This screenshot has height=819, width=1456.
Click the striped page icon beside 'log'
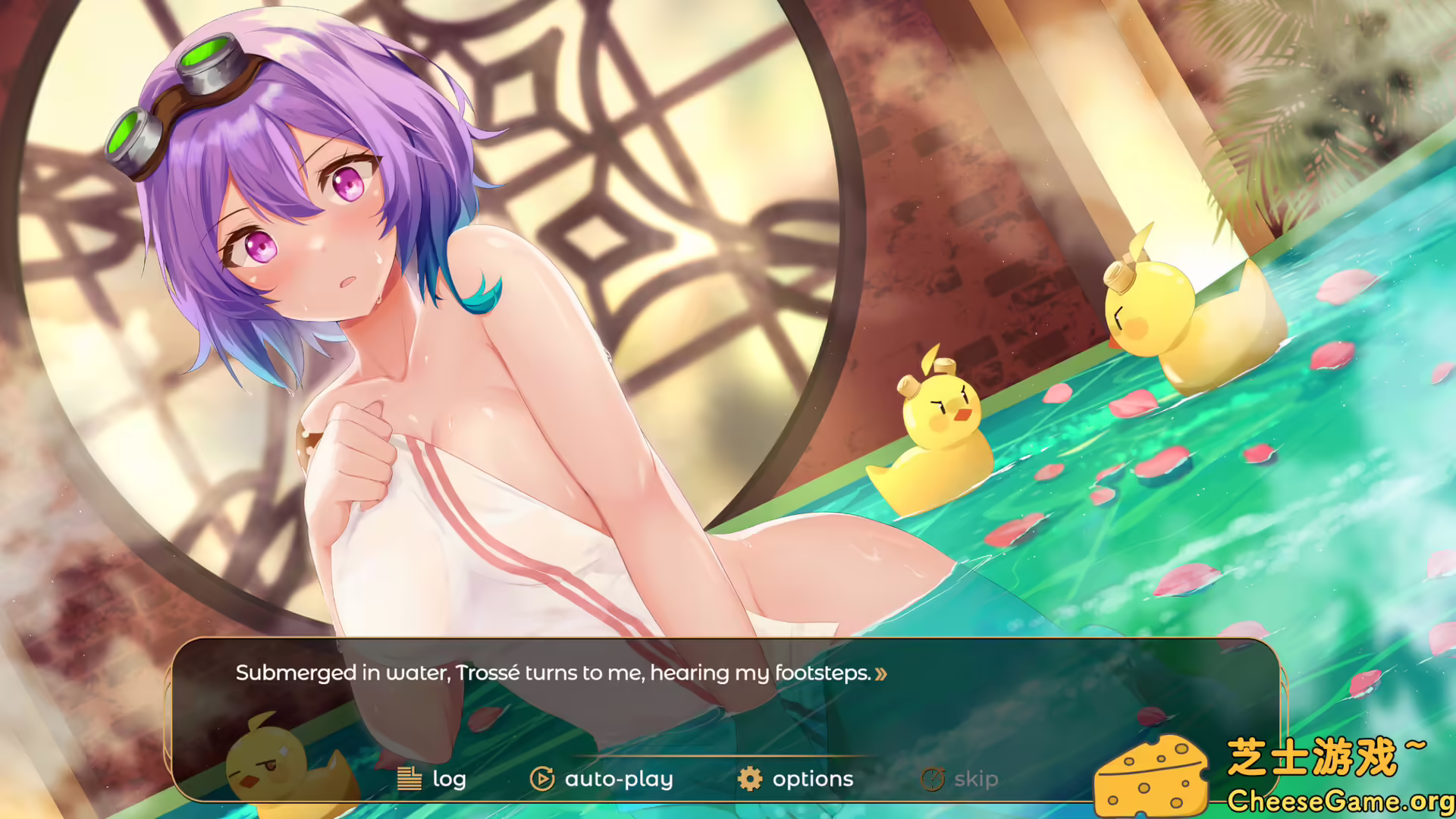click(410, 778)
